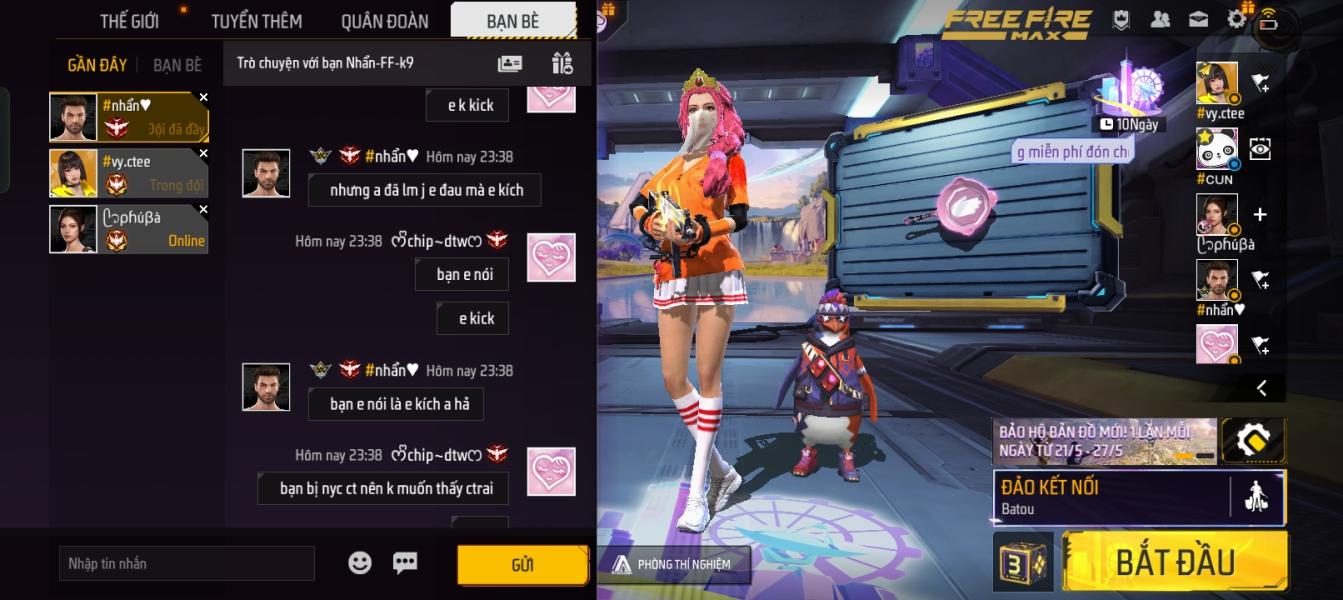This screenshot has width=1343, height=600.
Task: Open the TUYỂN THÊM tab
Action: [257, 20]
